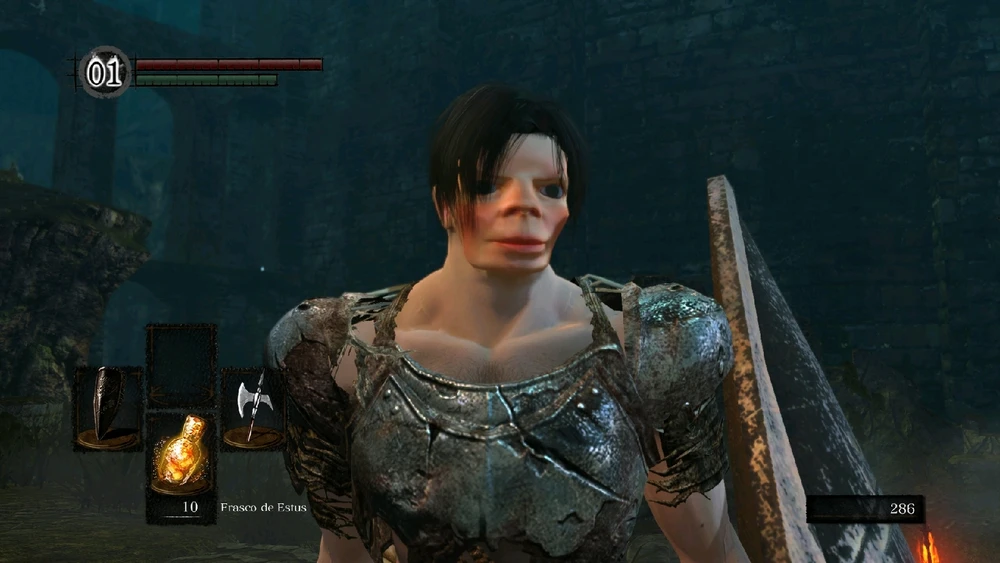The image size is (1000, 563).
Task: Click the empty spell slot above the Estus Flask
Action: [181, 364]
